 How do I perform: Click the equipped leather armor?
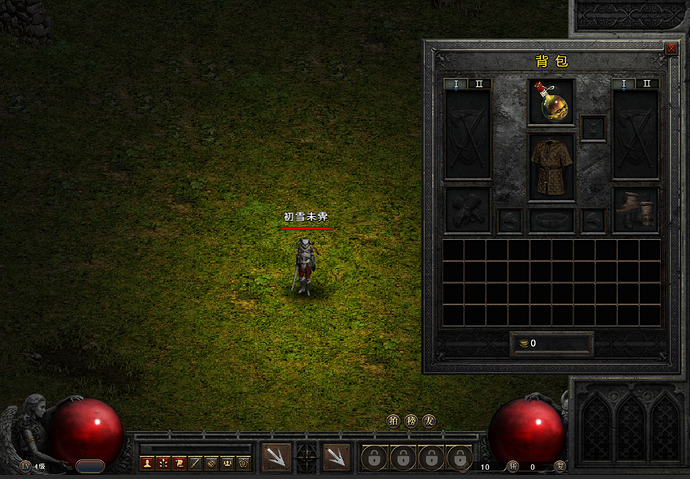point(551,166)
